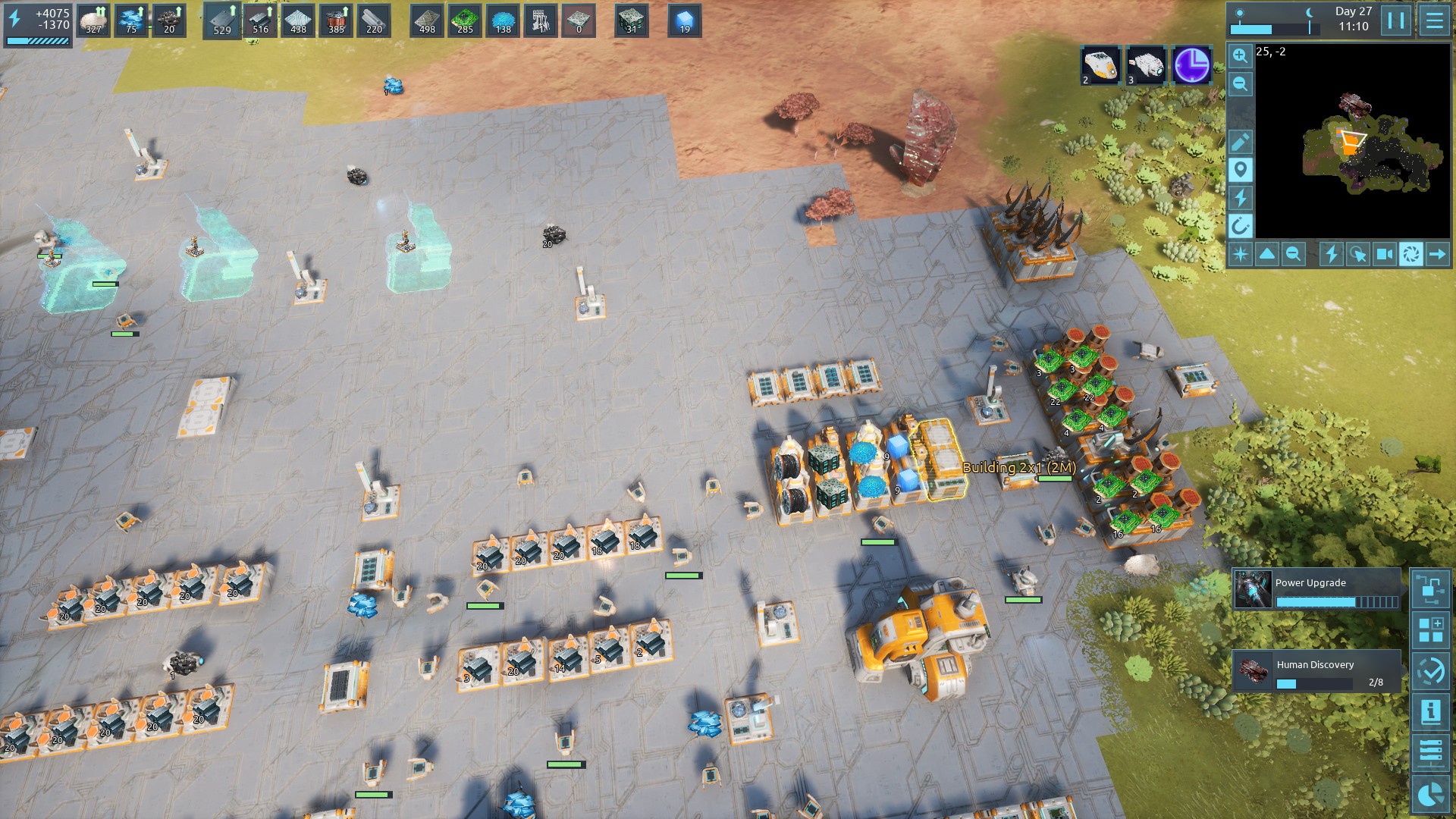
Task: Open the info book codex button
Action: [x=1430, y=712]
